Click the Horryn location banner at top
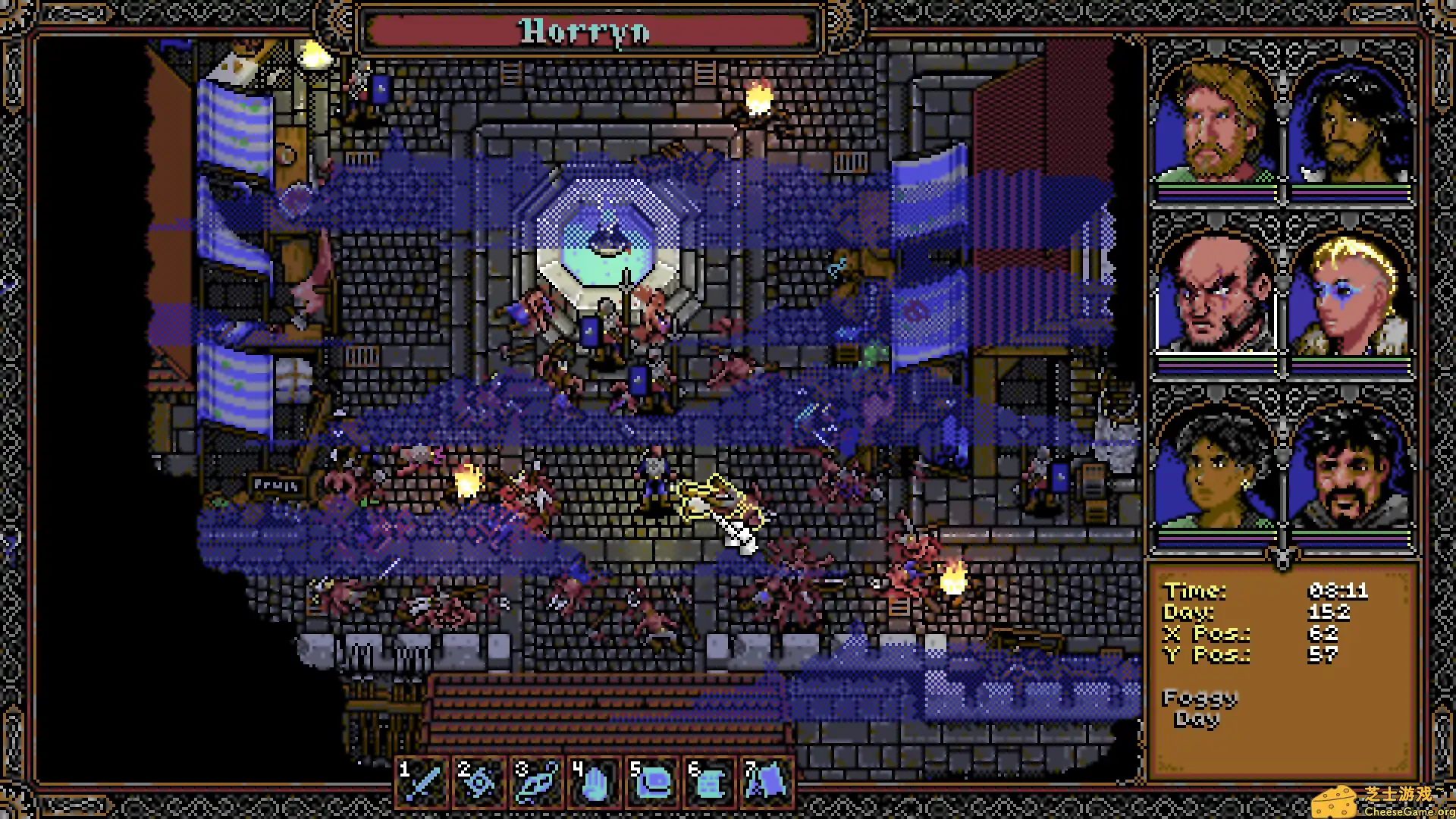 [x=584, y=32]
